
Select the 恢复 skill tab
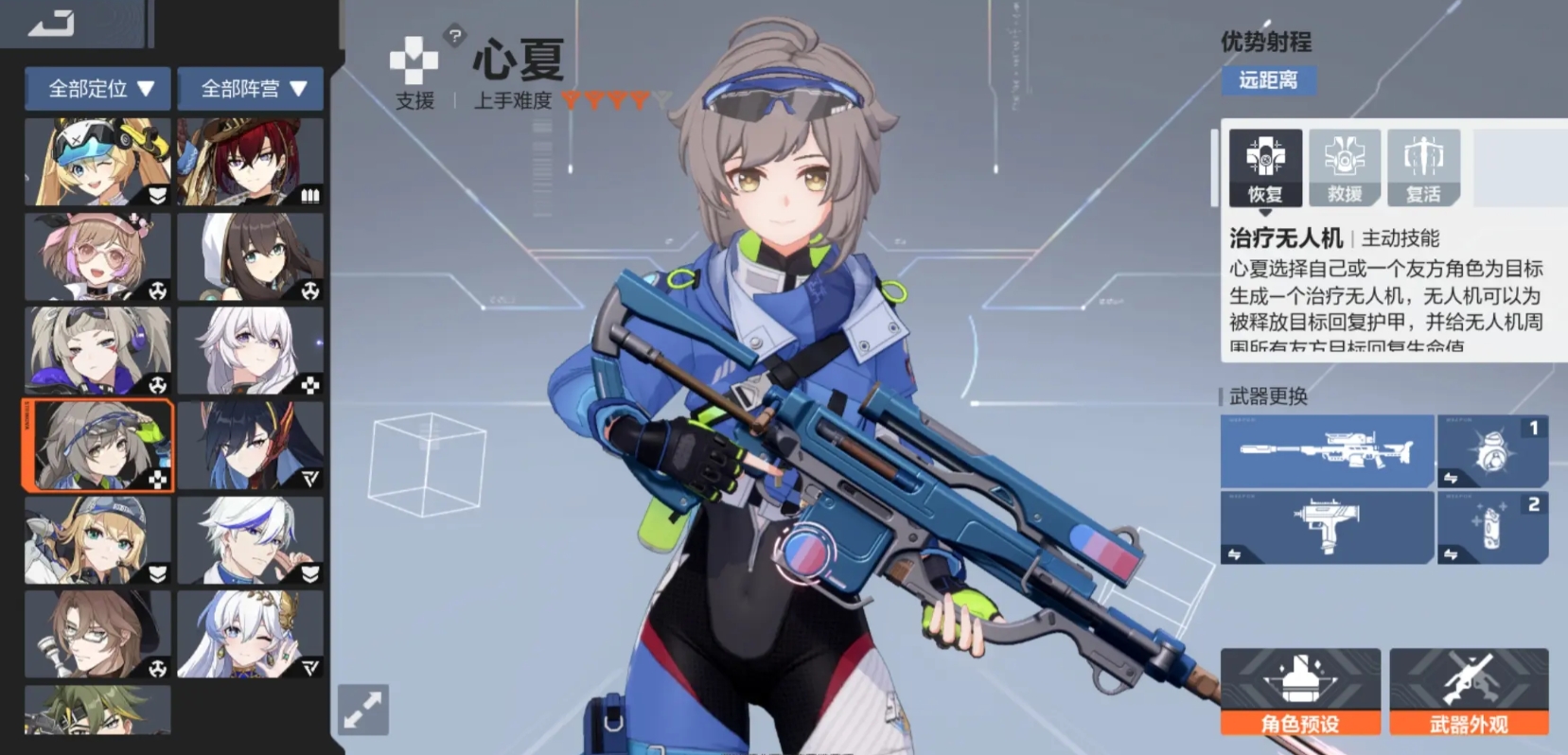[1265, 168]
